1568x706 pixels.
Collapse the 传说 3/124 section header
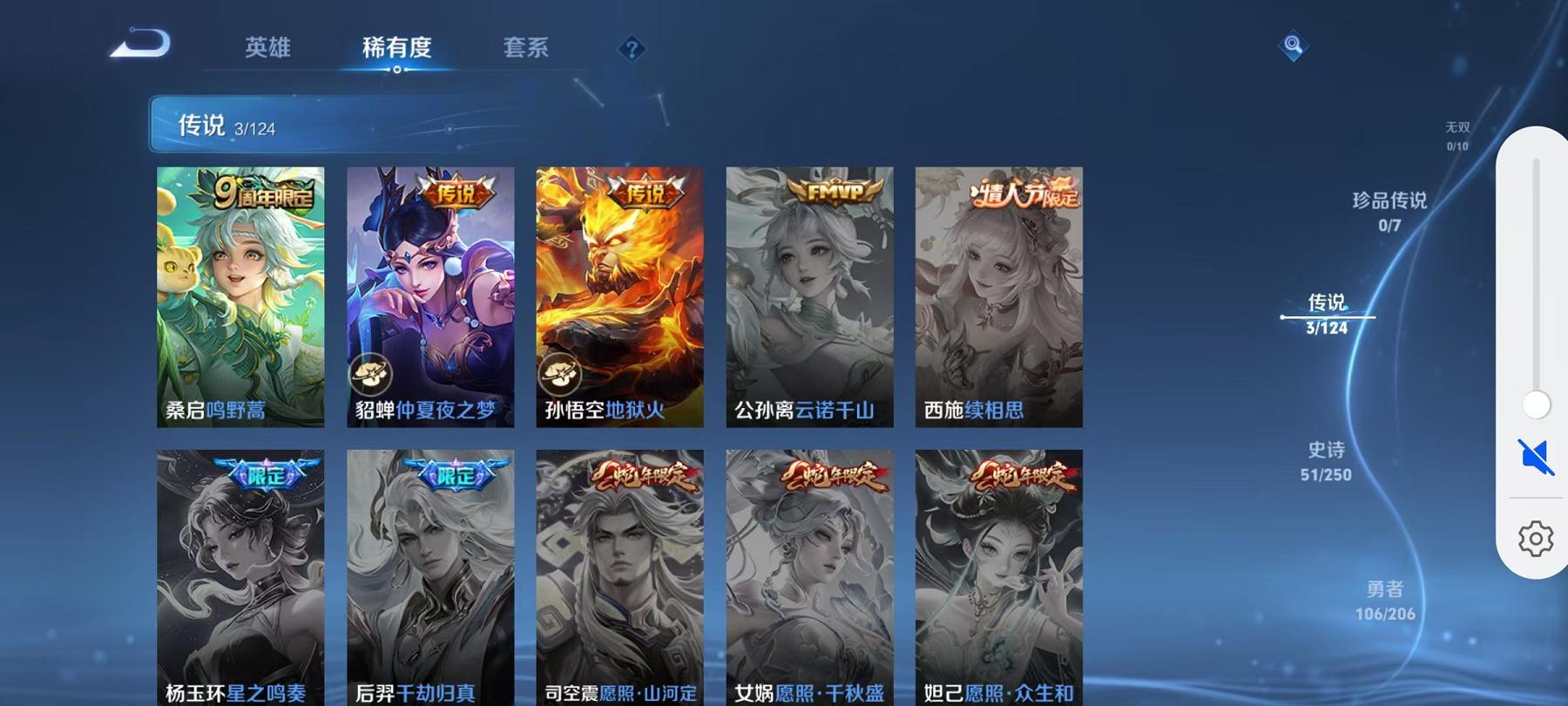[203, 126]
